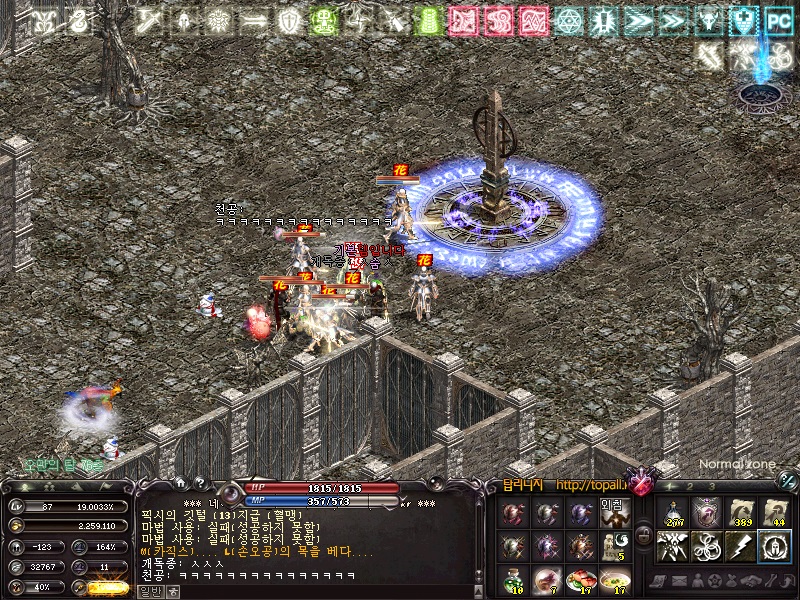
Task: Open the topall website link
Action: click(x=590, y=487)
